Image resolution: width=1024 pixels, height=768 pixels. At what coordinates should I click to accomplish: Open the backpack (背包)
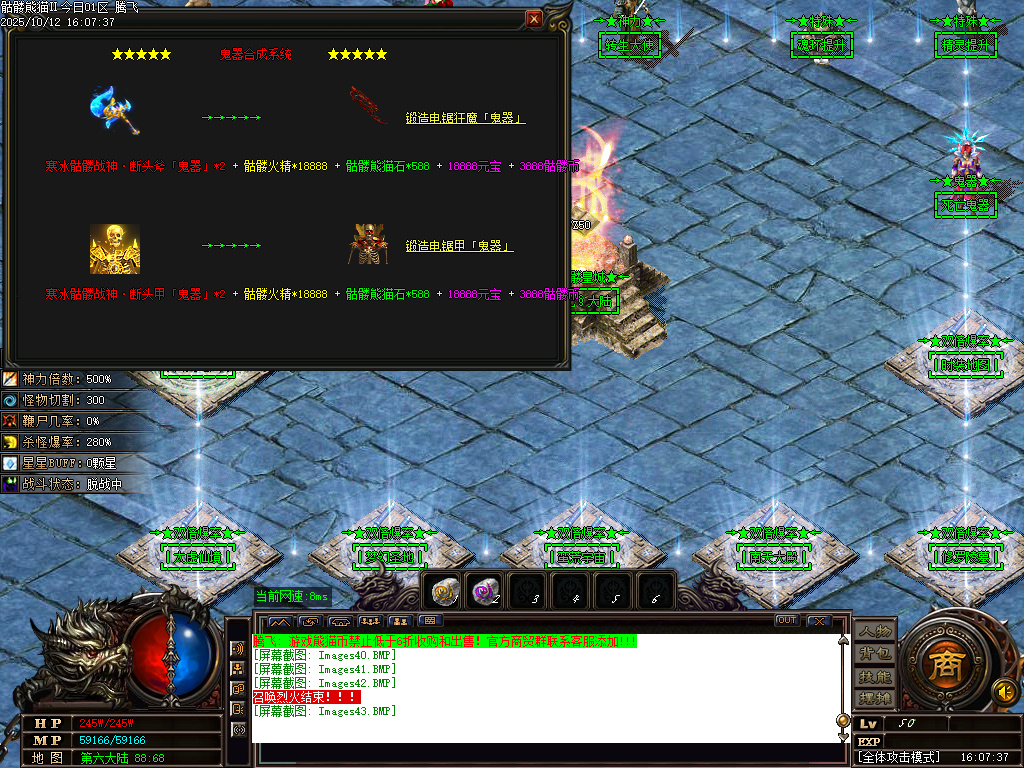point(875,653)
